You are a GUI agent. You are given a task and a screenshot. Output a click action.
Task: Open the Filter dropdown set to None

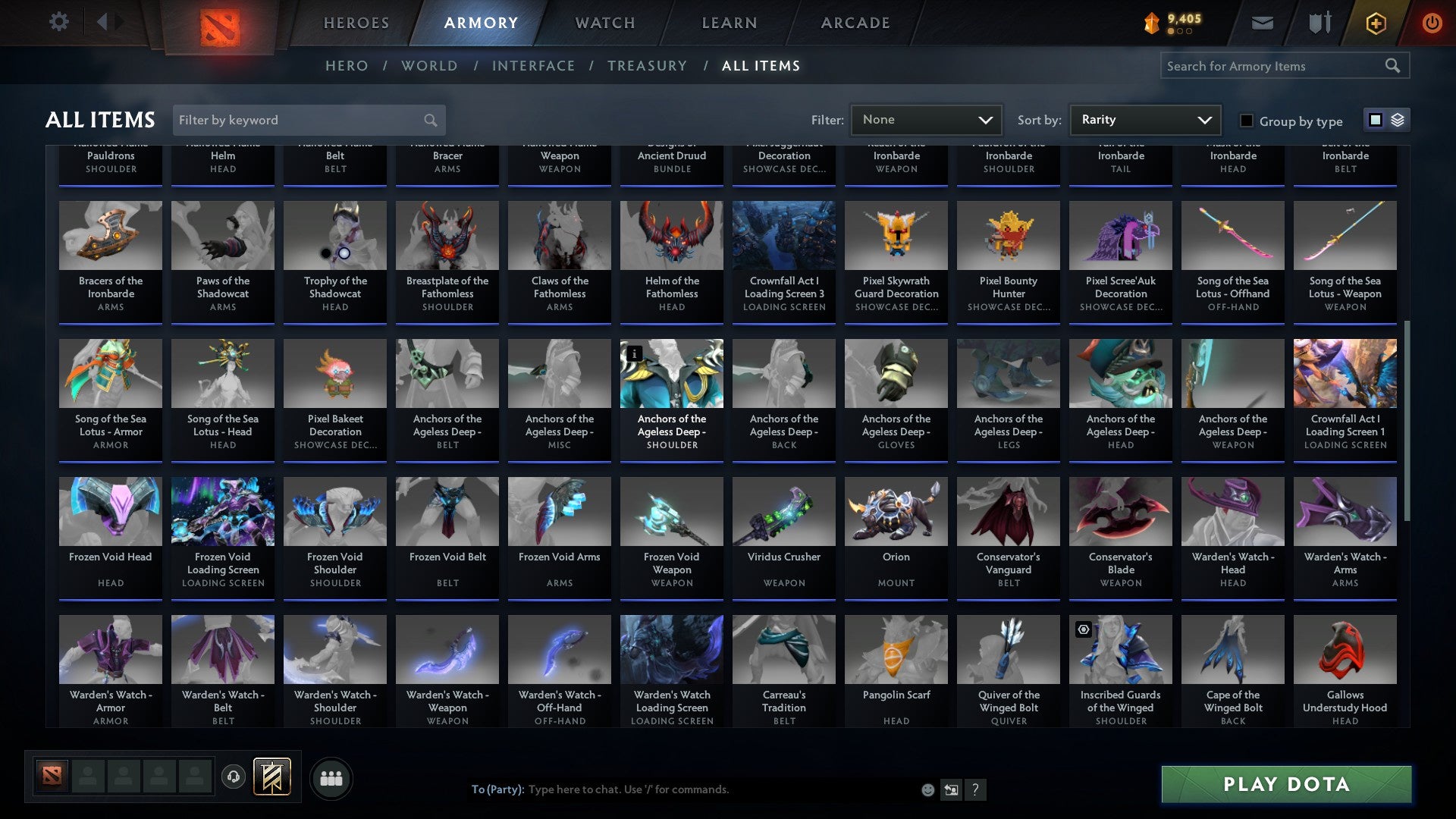point(925,119)
